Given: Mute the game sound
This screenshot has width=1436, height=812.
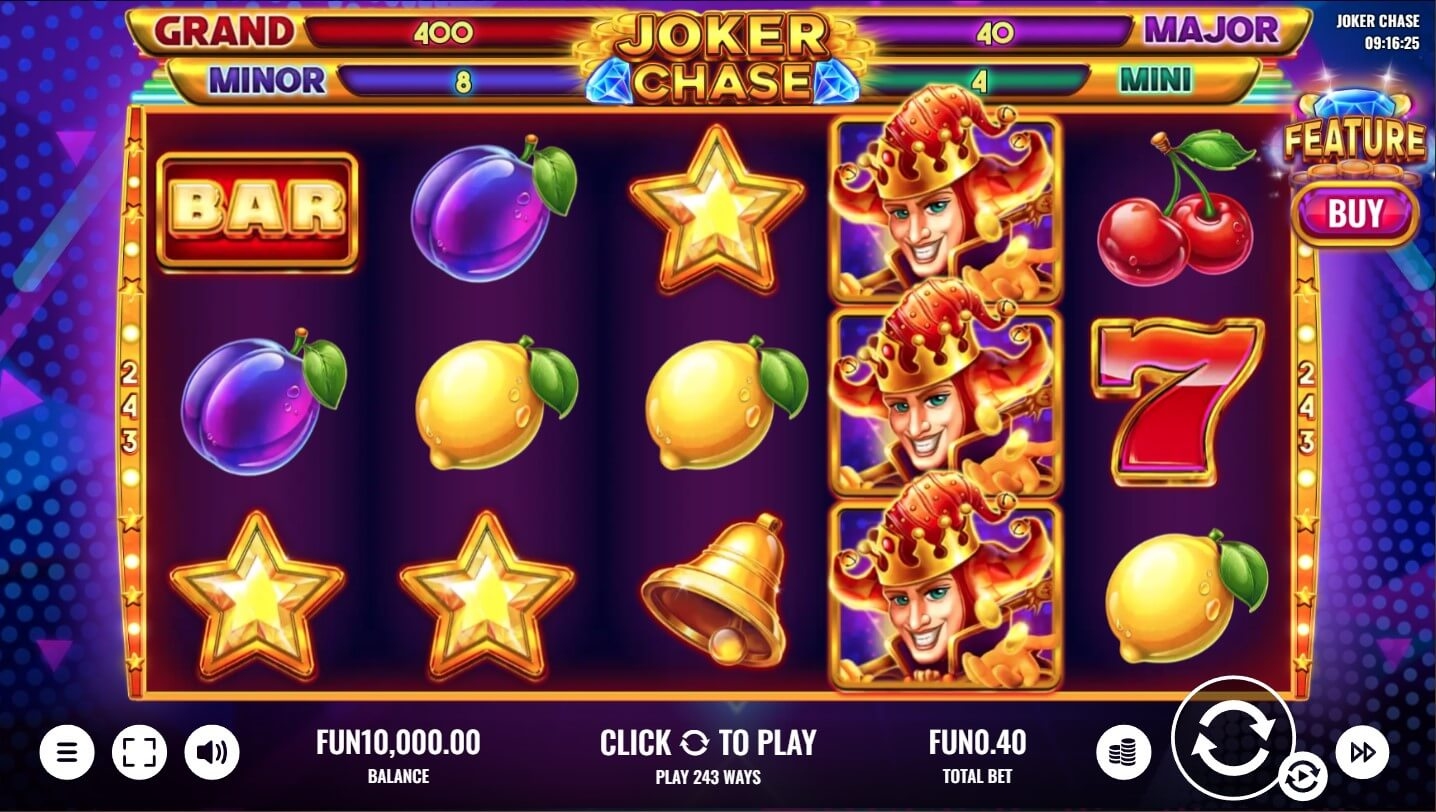Looking at the screenshot, I should tap(212, 751).
